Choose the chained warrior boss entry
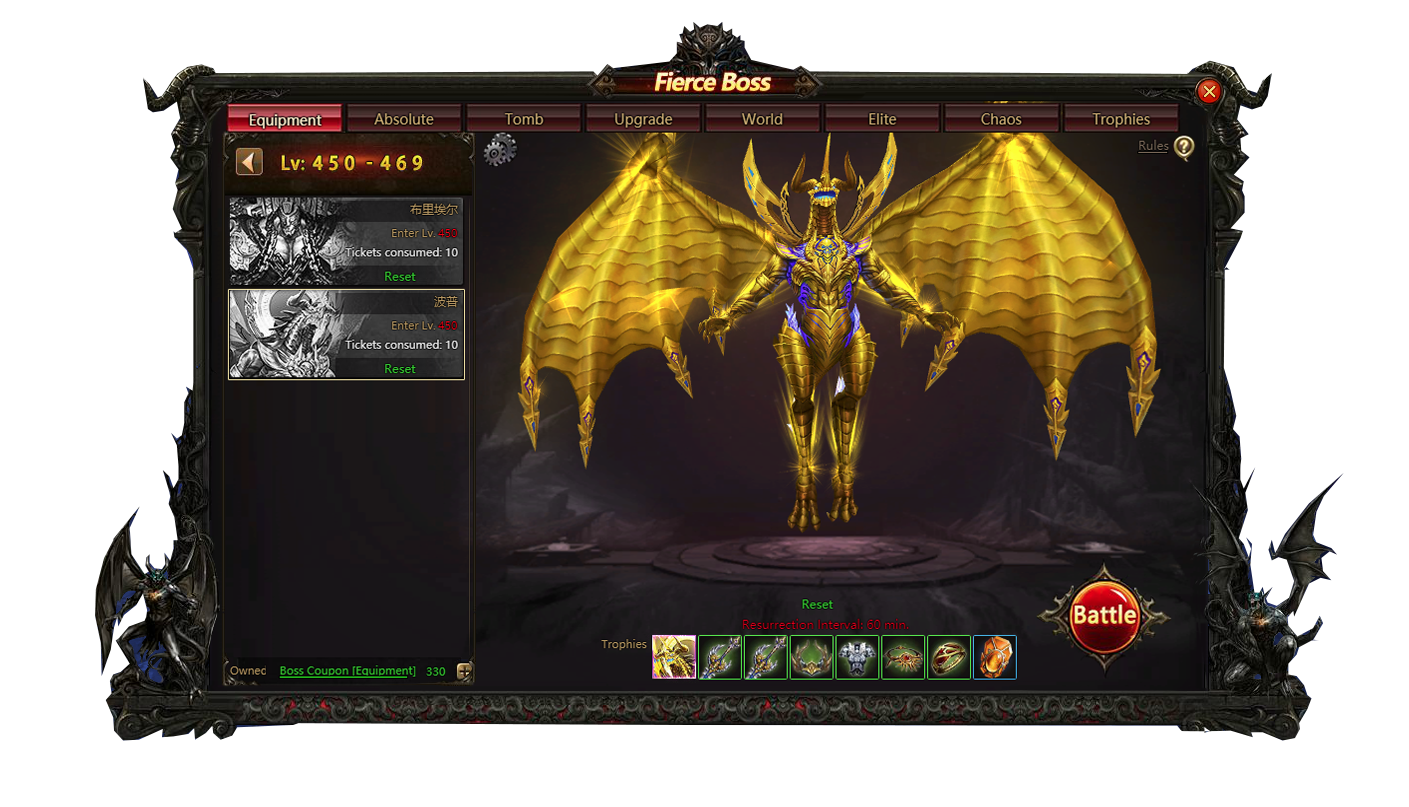 (x=346, y=241)
